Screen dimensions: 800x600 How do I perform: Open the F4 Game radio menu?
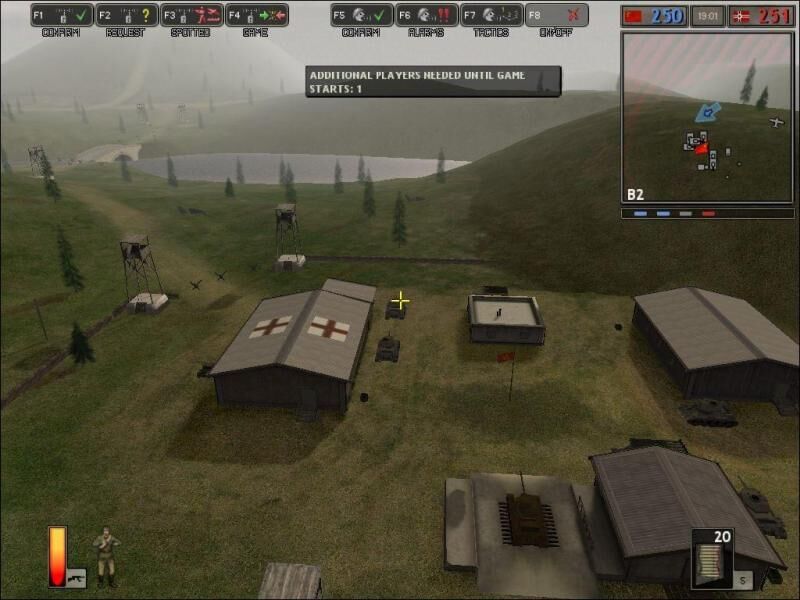point(257,15)
